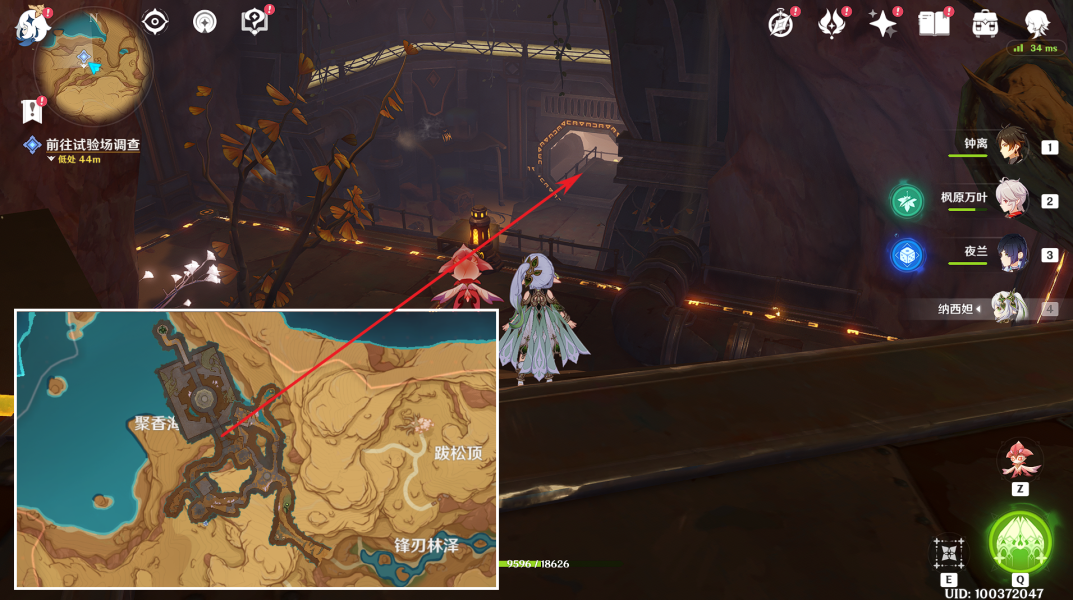Viewport: 1073px width, 600px height.
Task: Open the circular minimap
Action: [x=92, y=66]
